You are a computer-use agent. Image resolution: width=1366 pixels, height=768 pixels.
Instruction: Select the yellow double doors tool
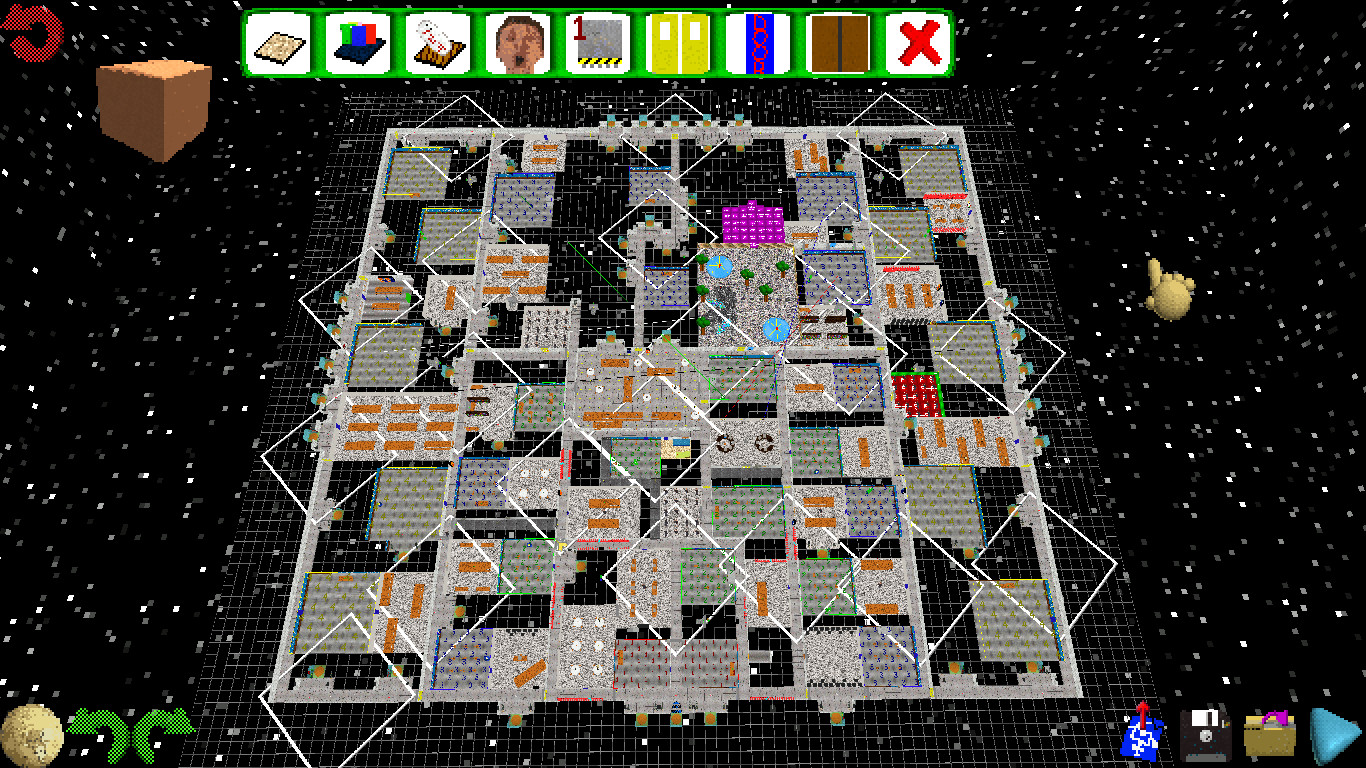click(678, 41)
